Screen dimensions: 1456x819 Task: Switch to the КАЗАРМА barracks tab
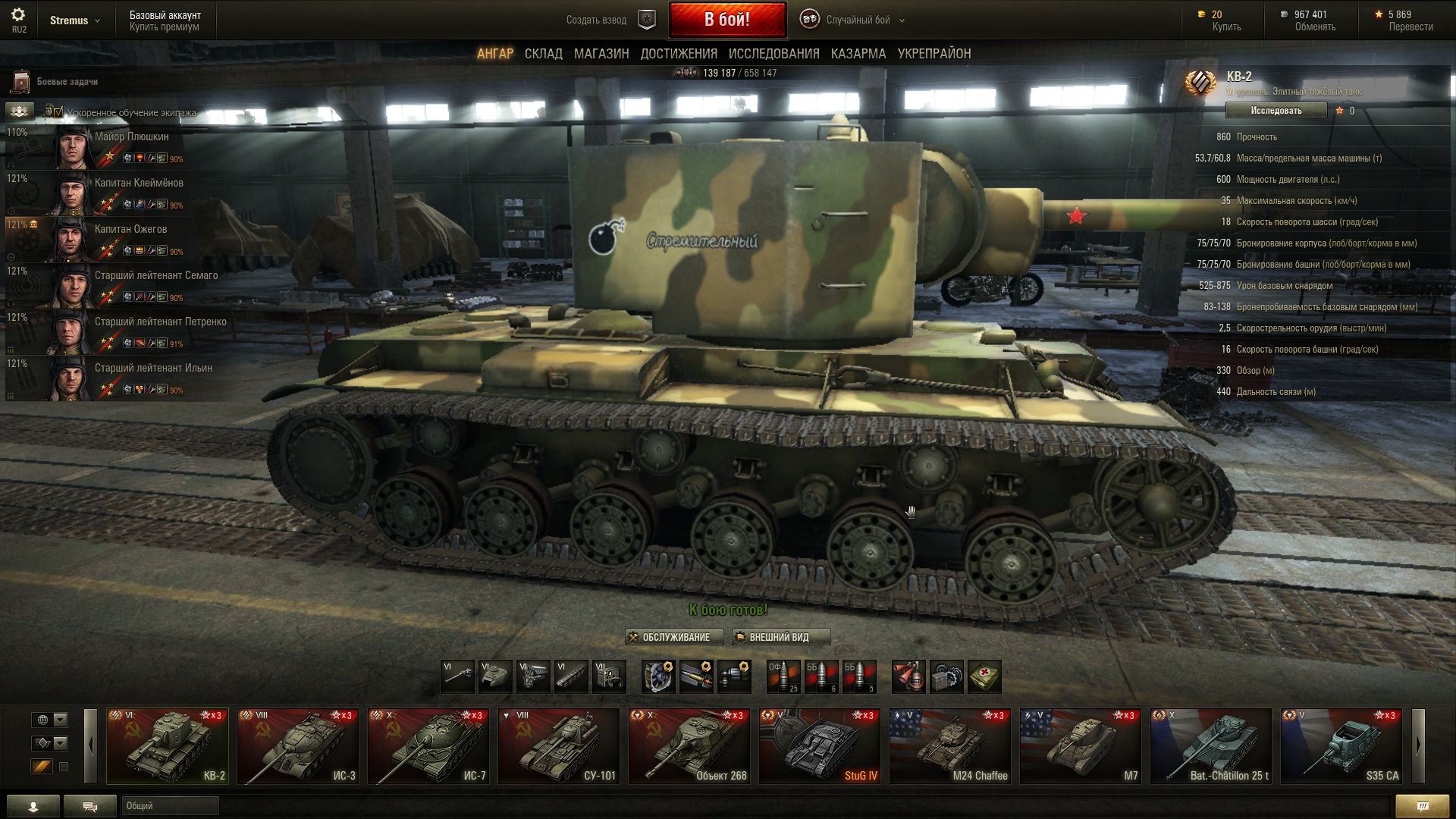point(858,54)
